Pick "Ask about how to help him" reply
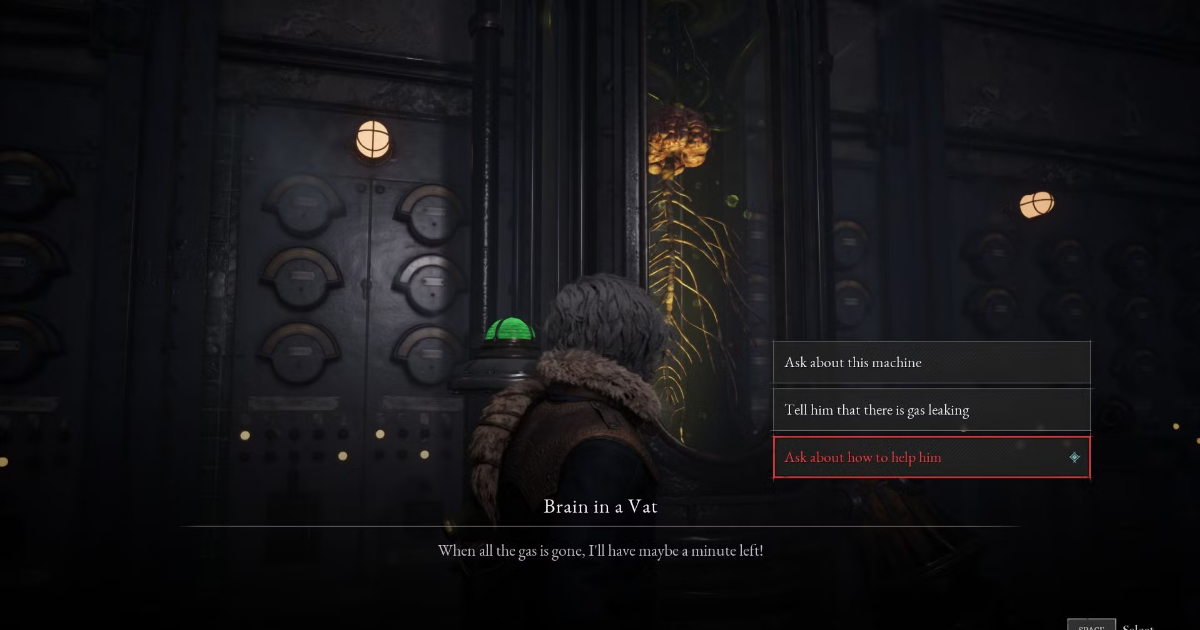Image resolution: width=1200 pixels, height=630 pixels. 930,457
